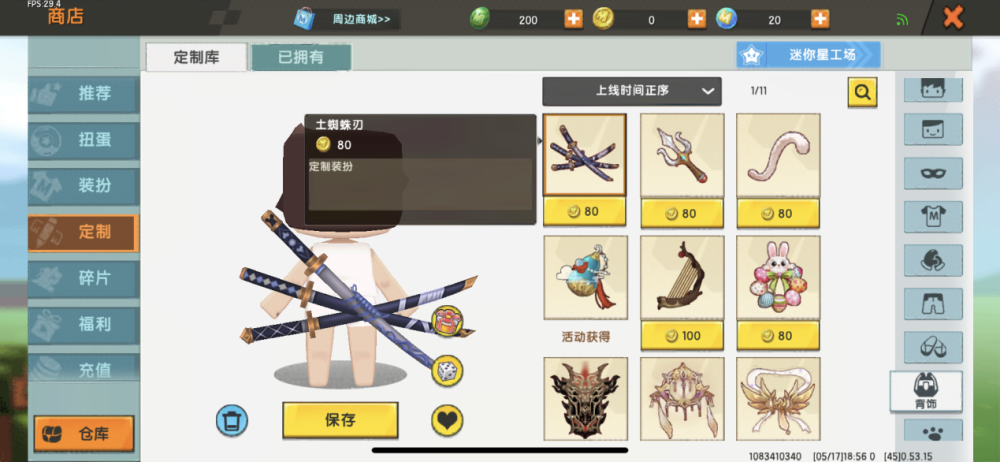Open the 仓库 warehouse
1000x462 pixels.
tap(84, 434)
